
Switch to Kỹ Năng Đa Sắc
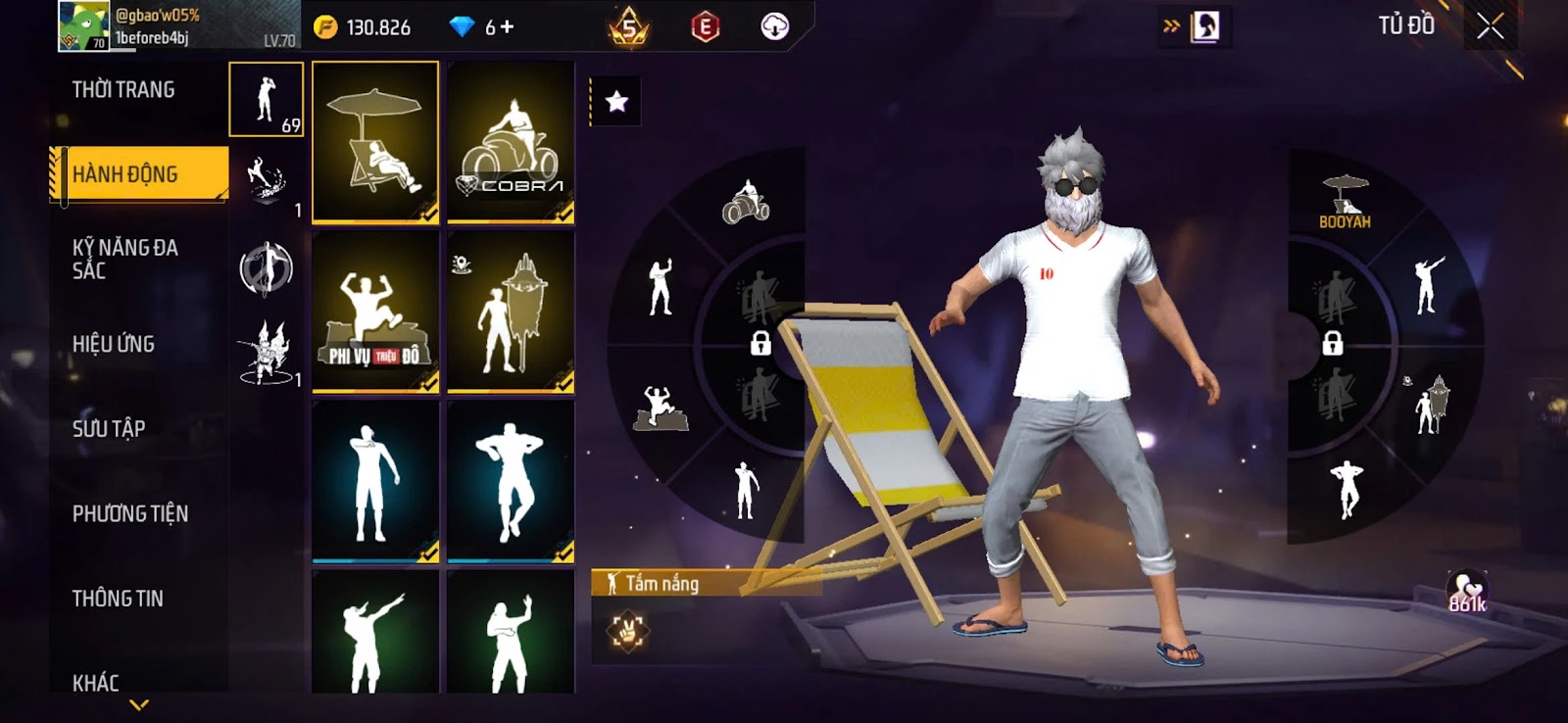point(125,259)
